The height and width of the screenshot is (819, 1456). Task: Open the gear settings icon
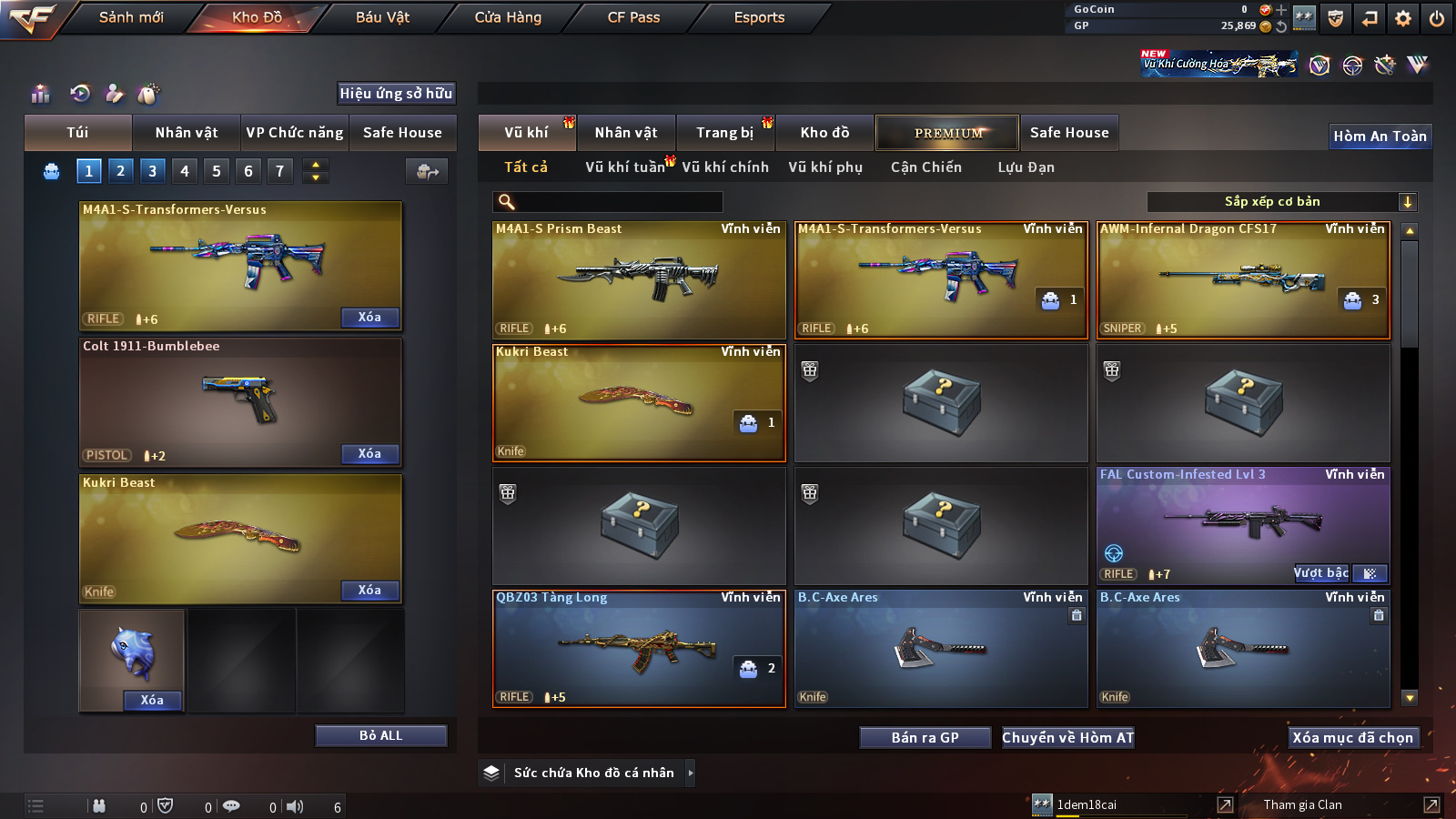[1403, 18]
